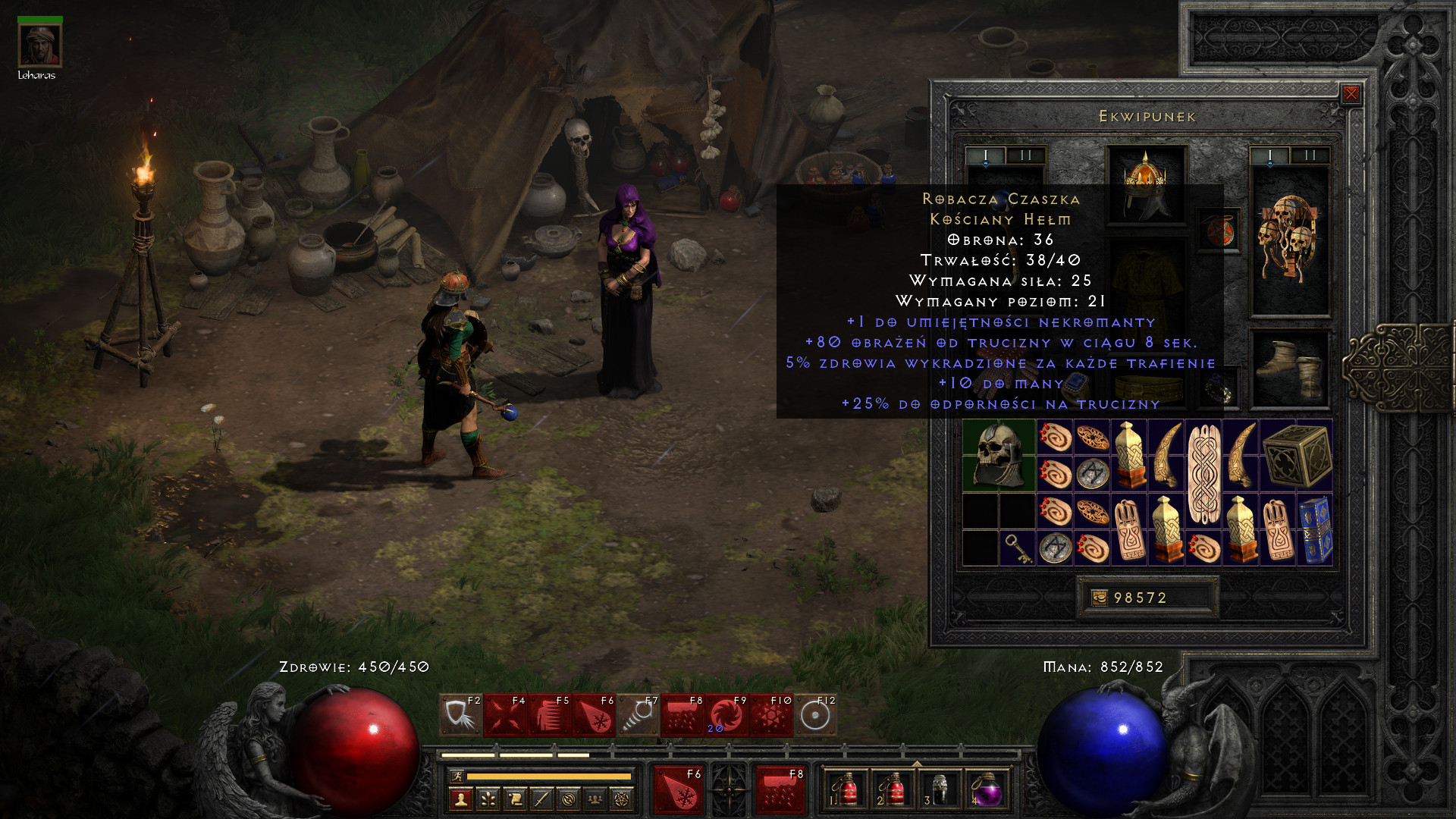Click the equipped orange helmet slot
This screenshot has width=1456, height=819.
point(1146,184)
